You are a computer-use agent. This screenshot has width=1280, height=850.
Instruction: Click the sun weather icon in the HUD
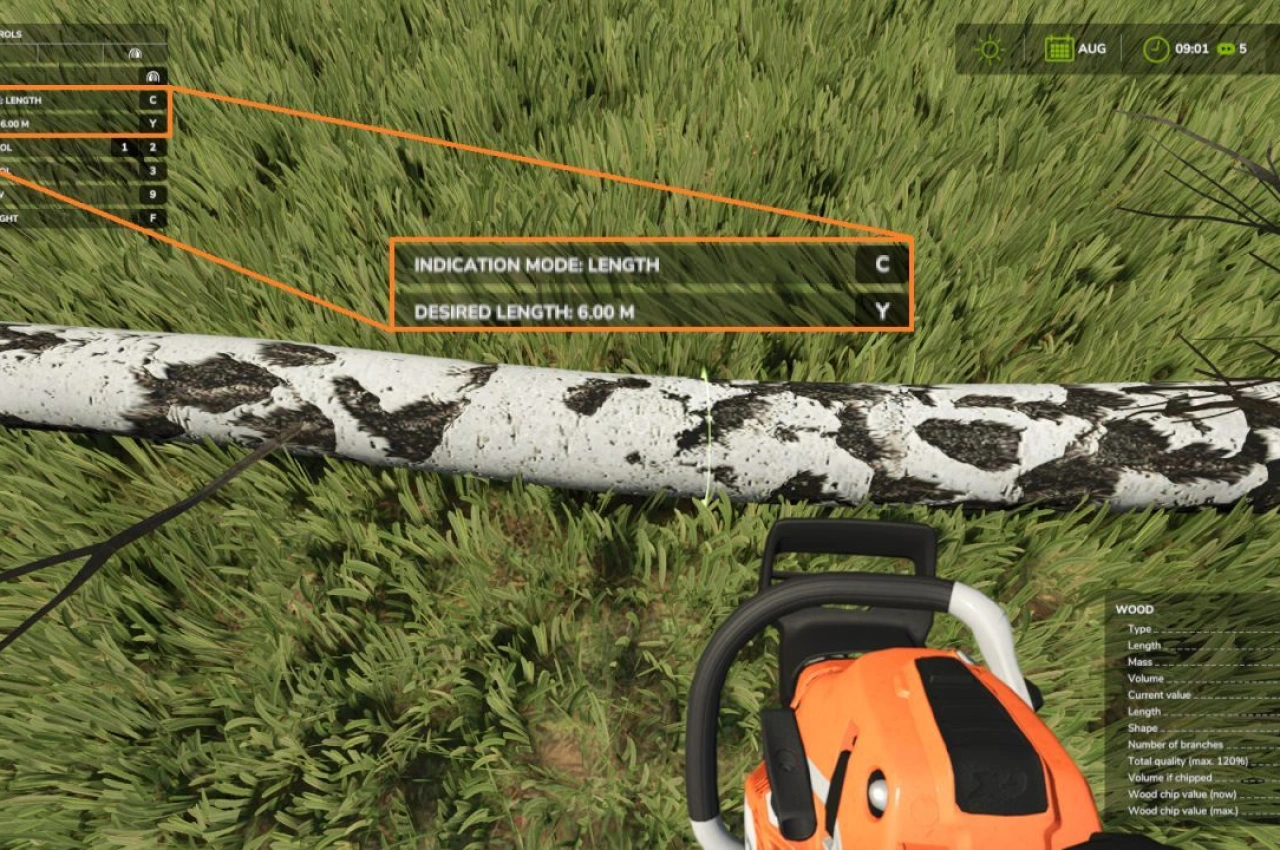coord(988,47)
